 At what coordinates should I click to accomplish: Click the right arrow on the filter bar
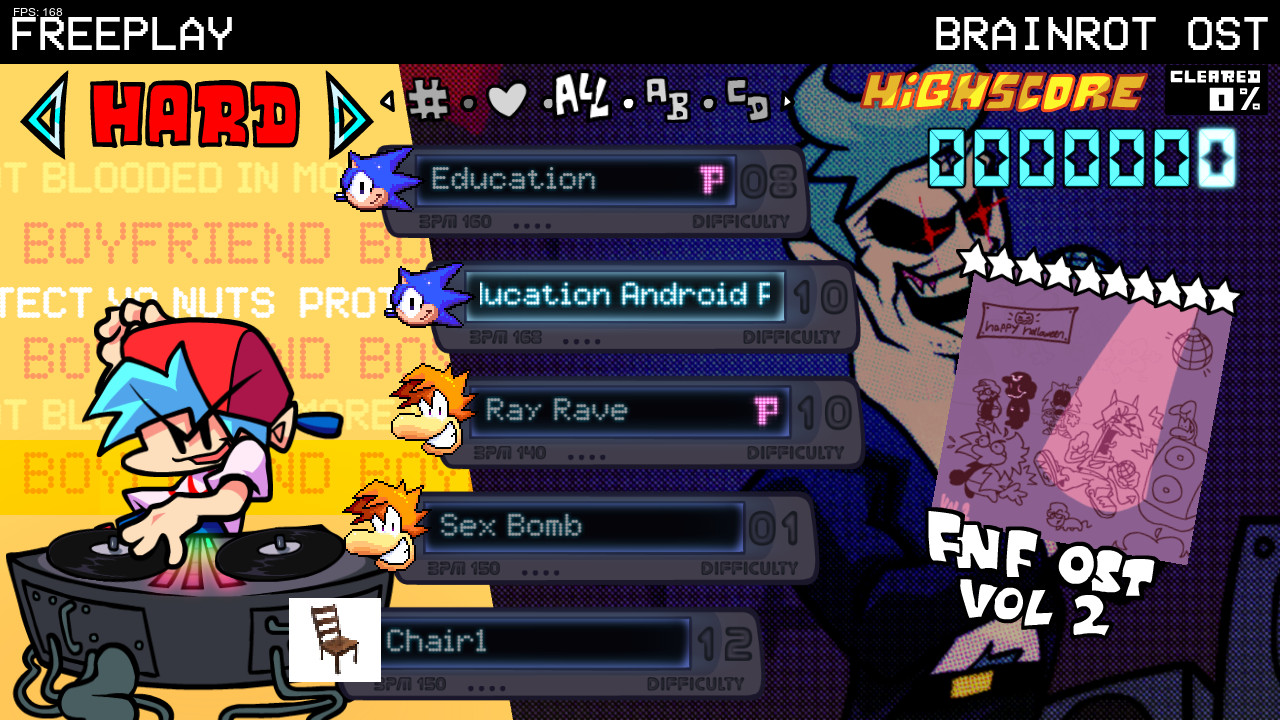click(789, 100)
